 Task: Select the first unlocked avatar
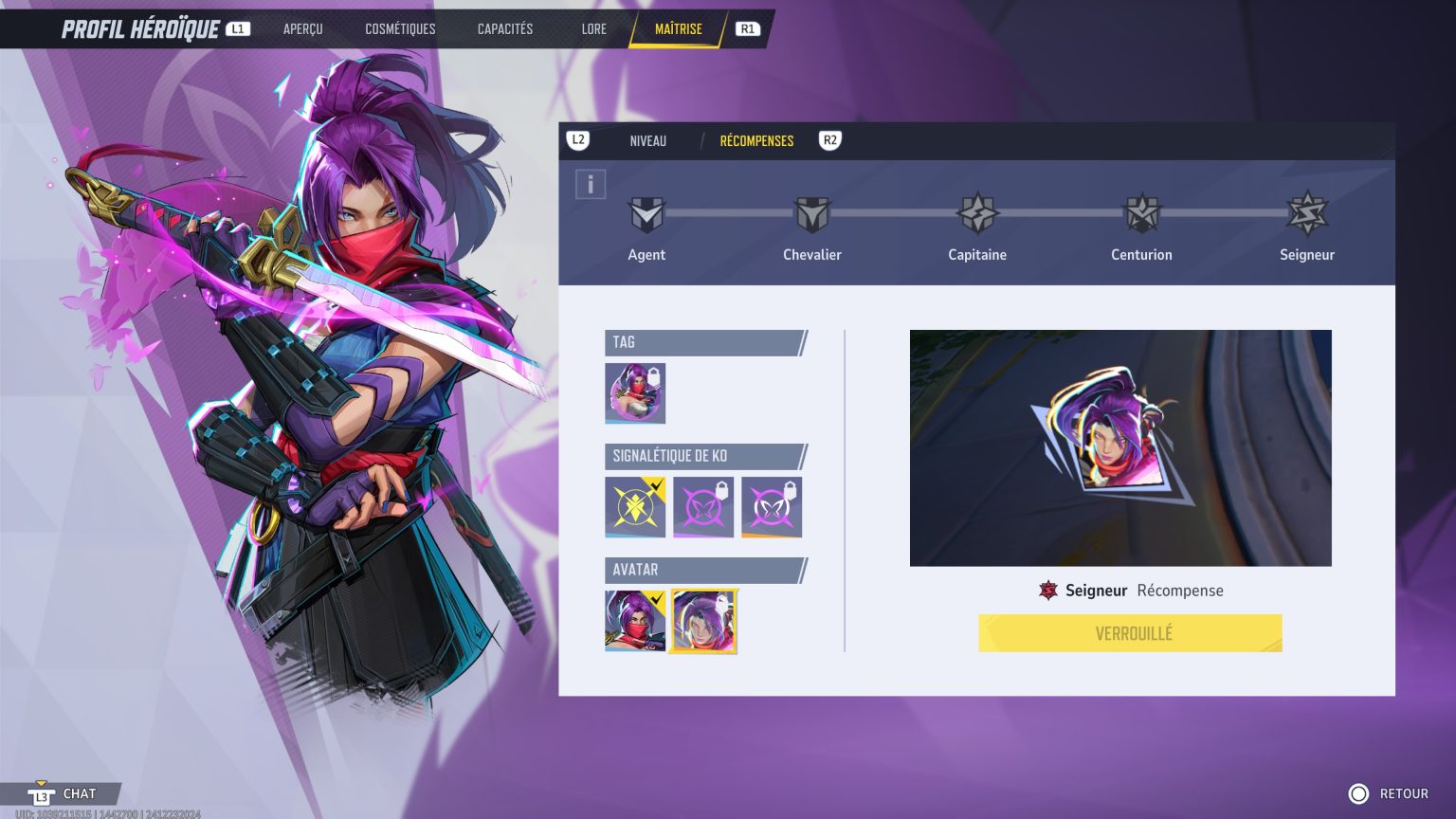tap(635, 621)
